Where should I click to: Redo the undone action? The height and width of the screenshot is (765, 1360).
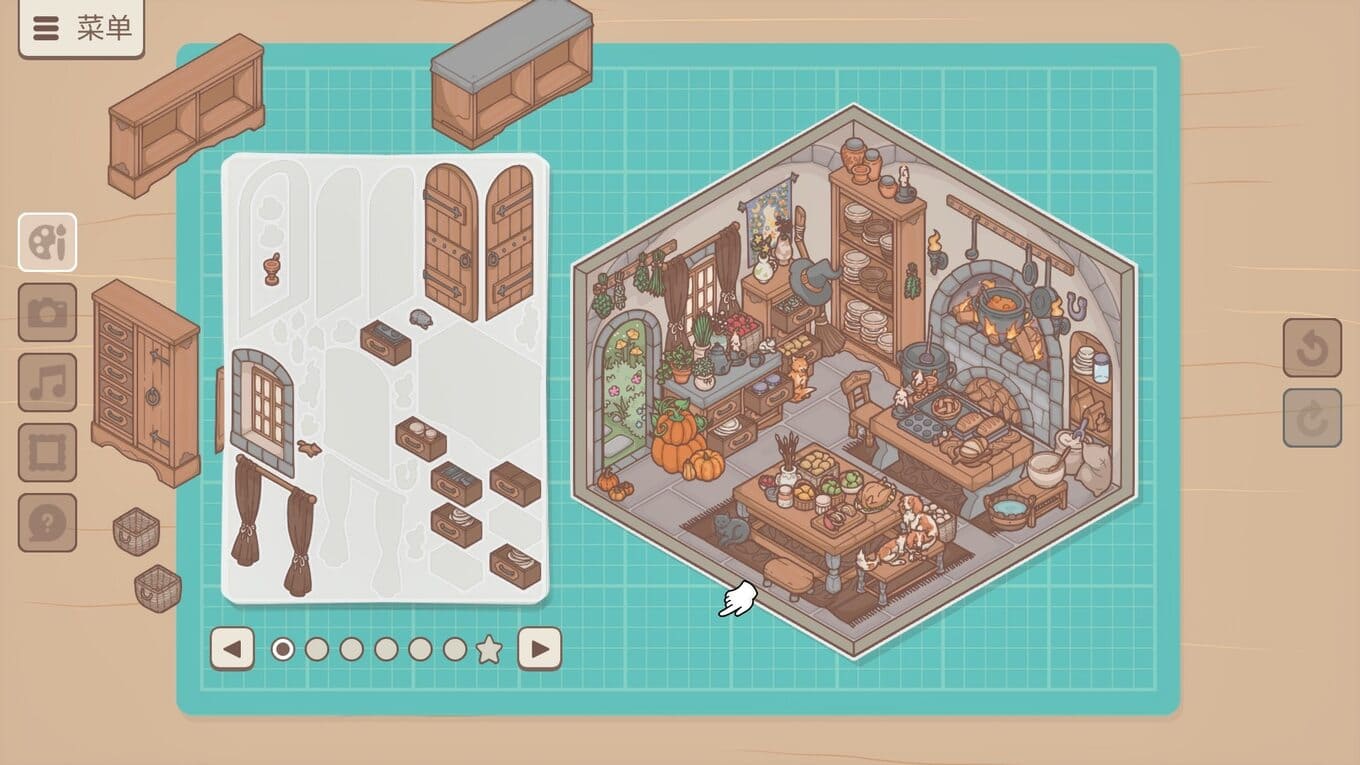click(x=1312, y=417)
